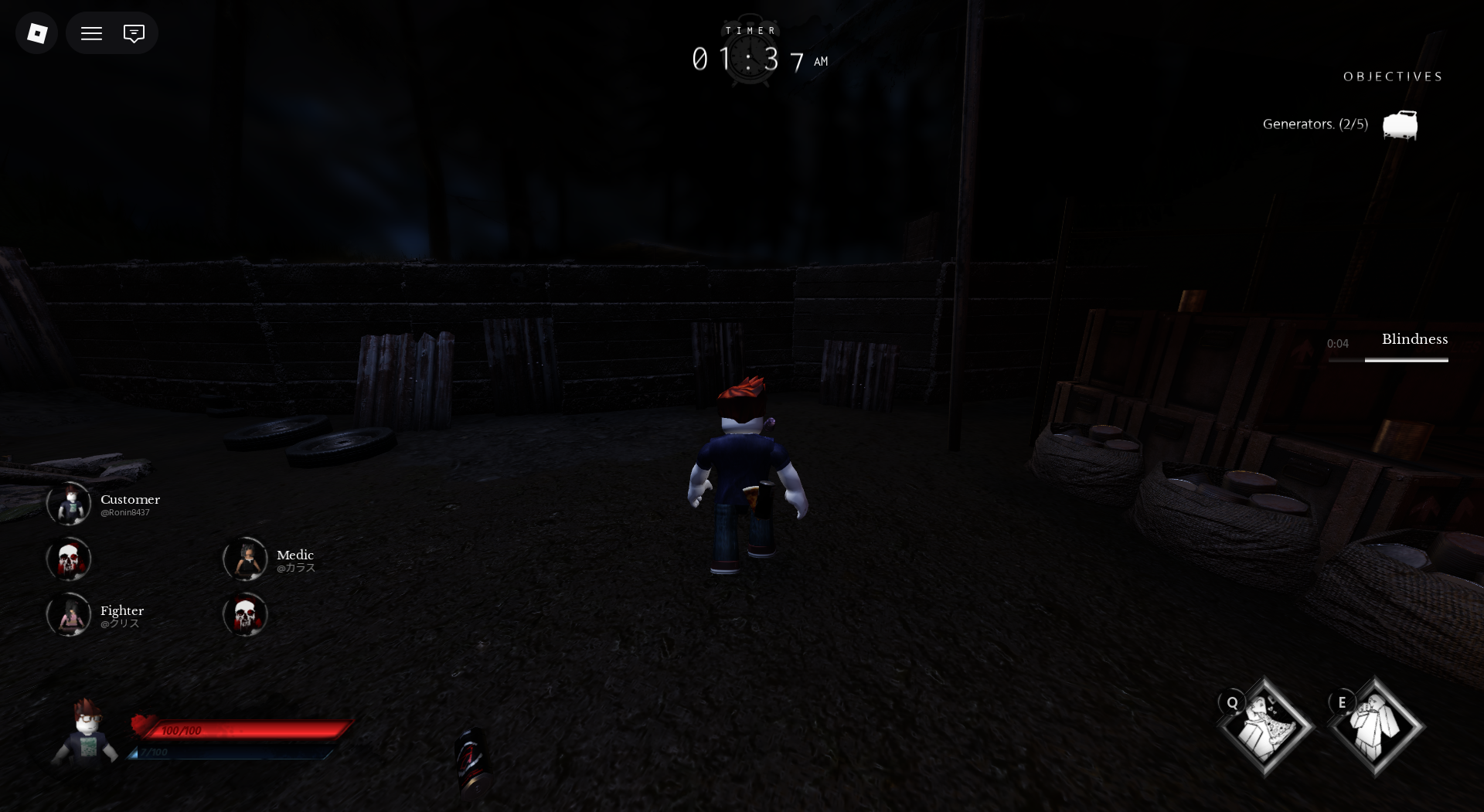Image resolution: width=1484 pixels, height=812 pixels.
Task: Click the OBJECTIVES heading
Action: (1393, 76)
